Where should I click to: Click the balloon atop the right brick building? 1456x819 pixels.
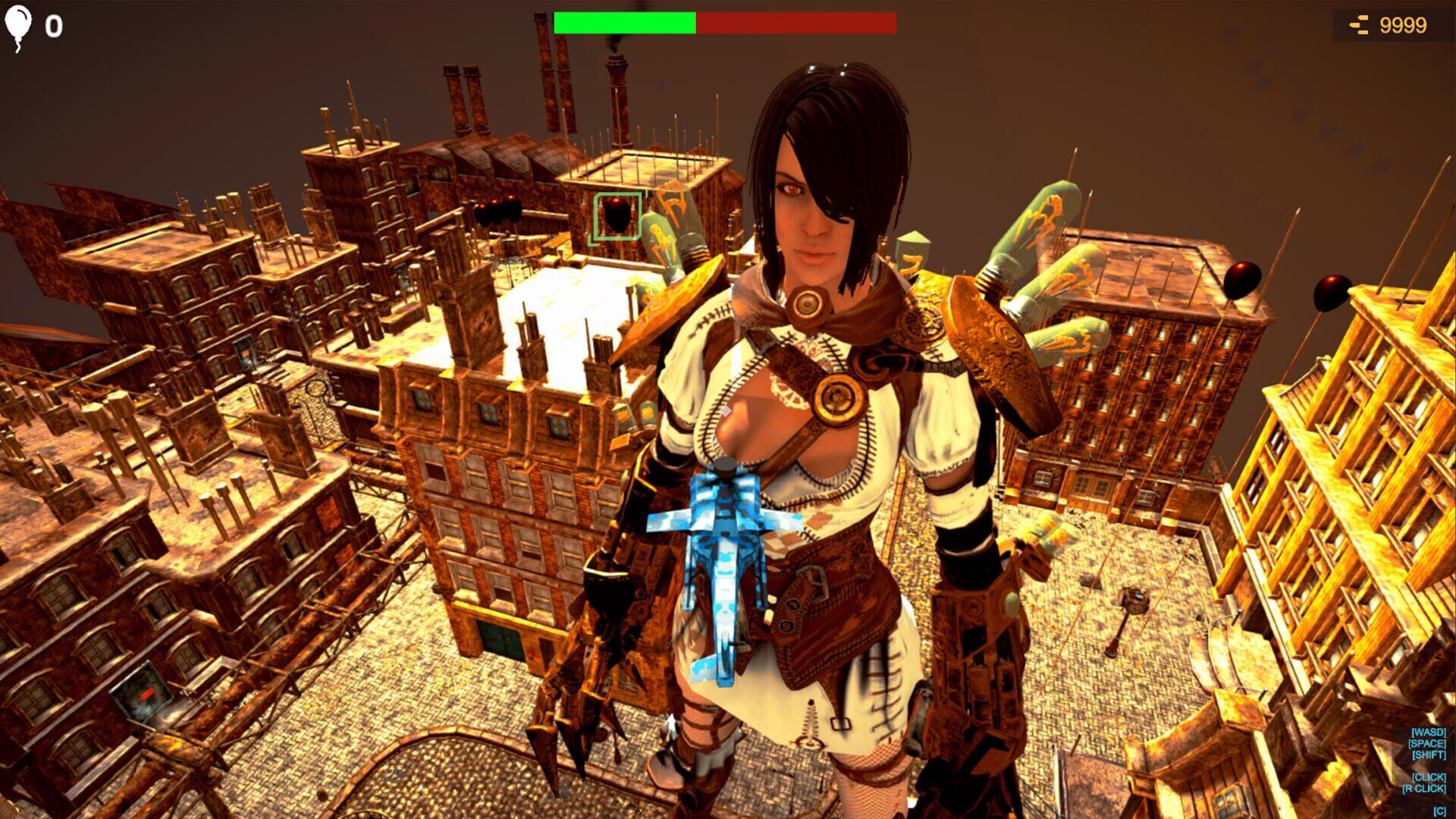pos(1241,280)
